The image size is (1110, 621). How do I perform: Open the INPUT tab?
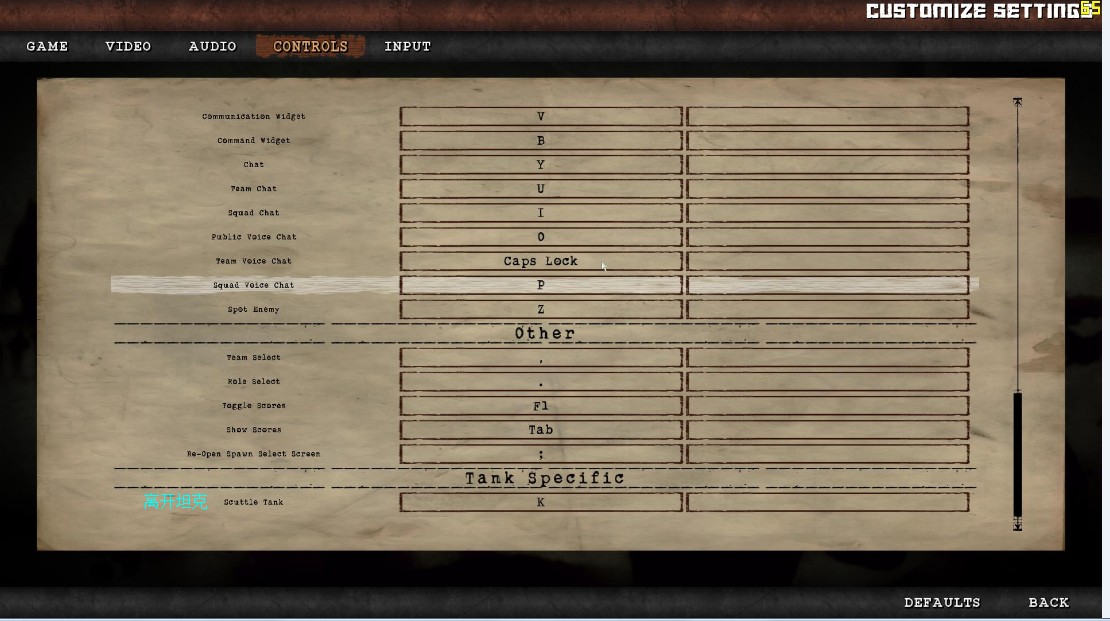[x=407, y=46]
